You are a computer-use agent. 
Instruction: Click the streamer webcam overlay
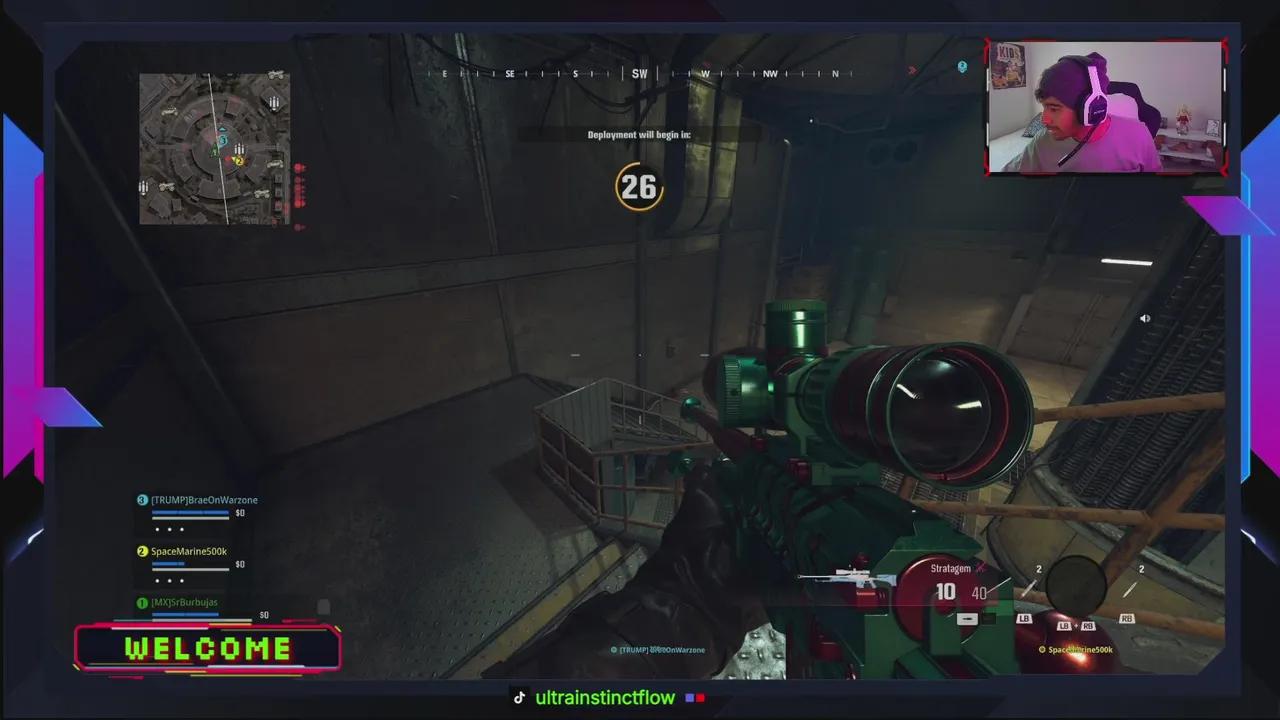pos(1105,108)
